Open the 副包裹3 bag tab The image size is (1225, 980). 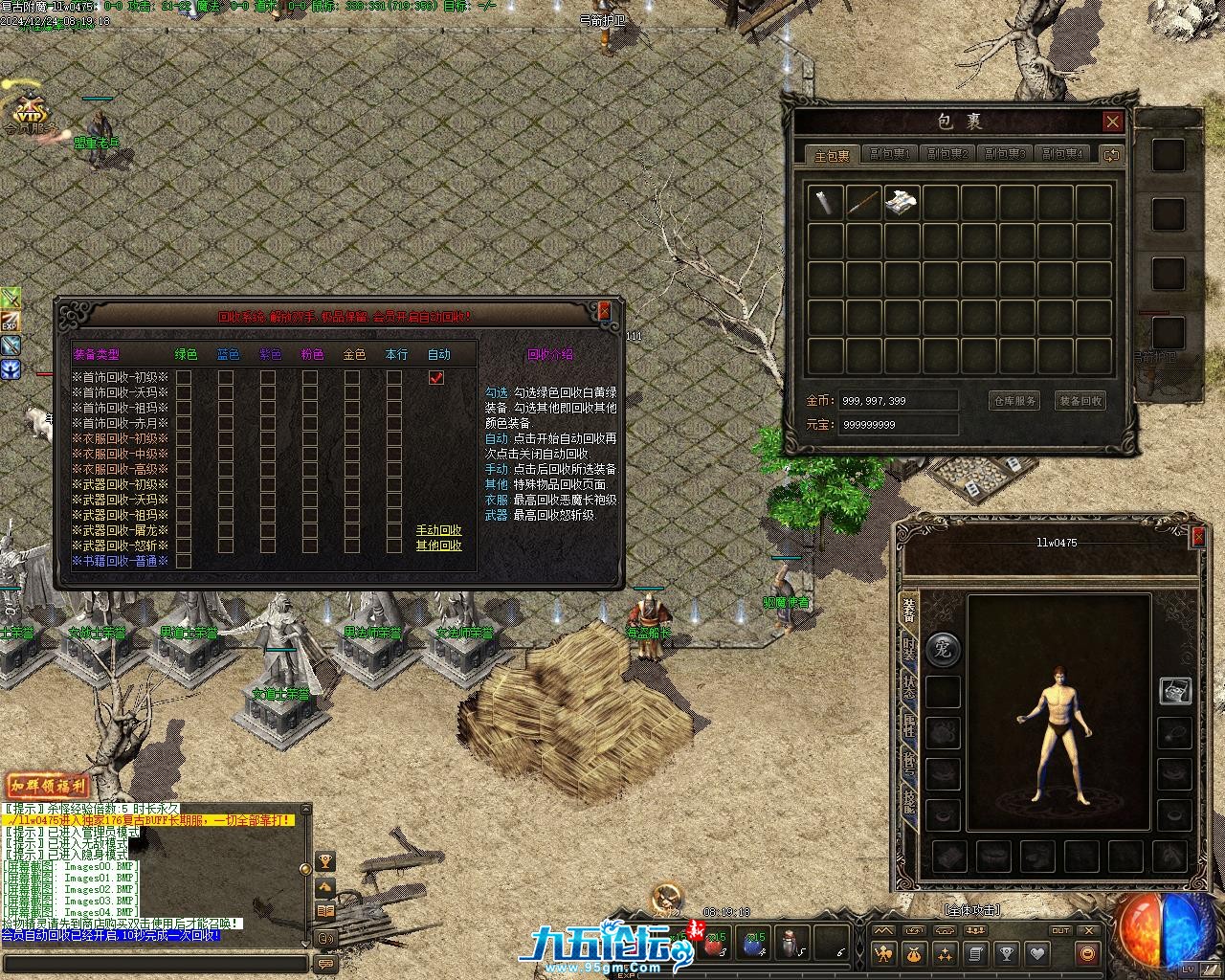point(1005,154)
